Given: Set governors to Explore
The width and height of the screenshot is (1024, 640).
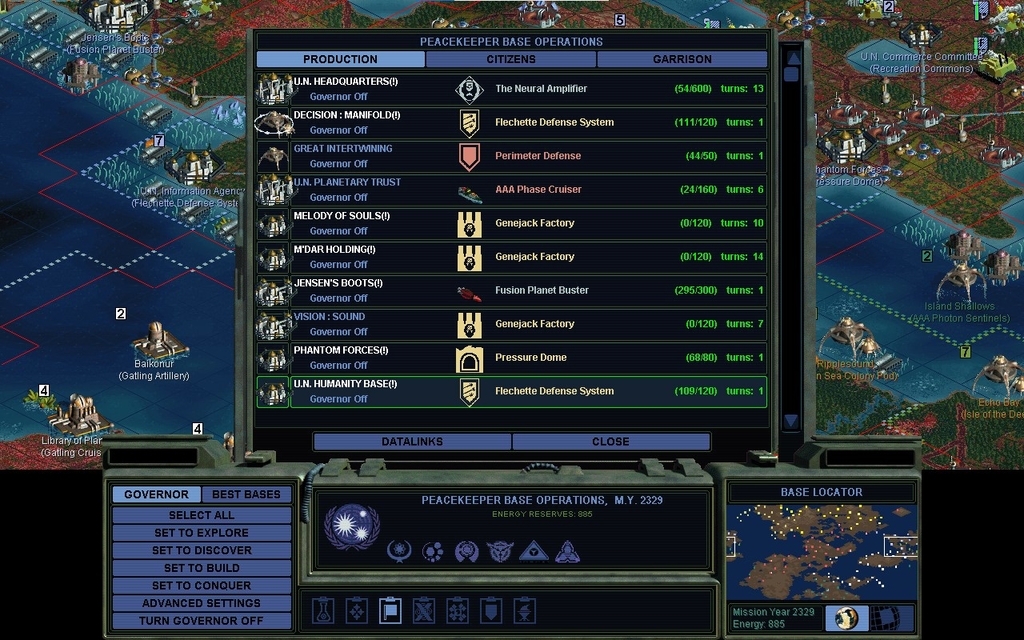Looking at the screenshot, I should 201,533.
